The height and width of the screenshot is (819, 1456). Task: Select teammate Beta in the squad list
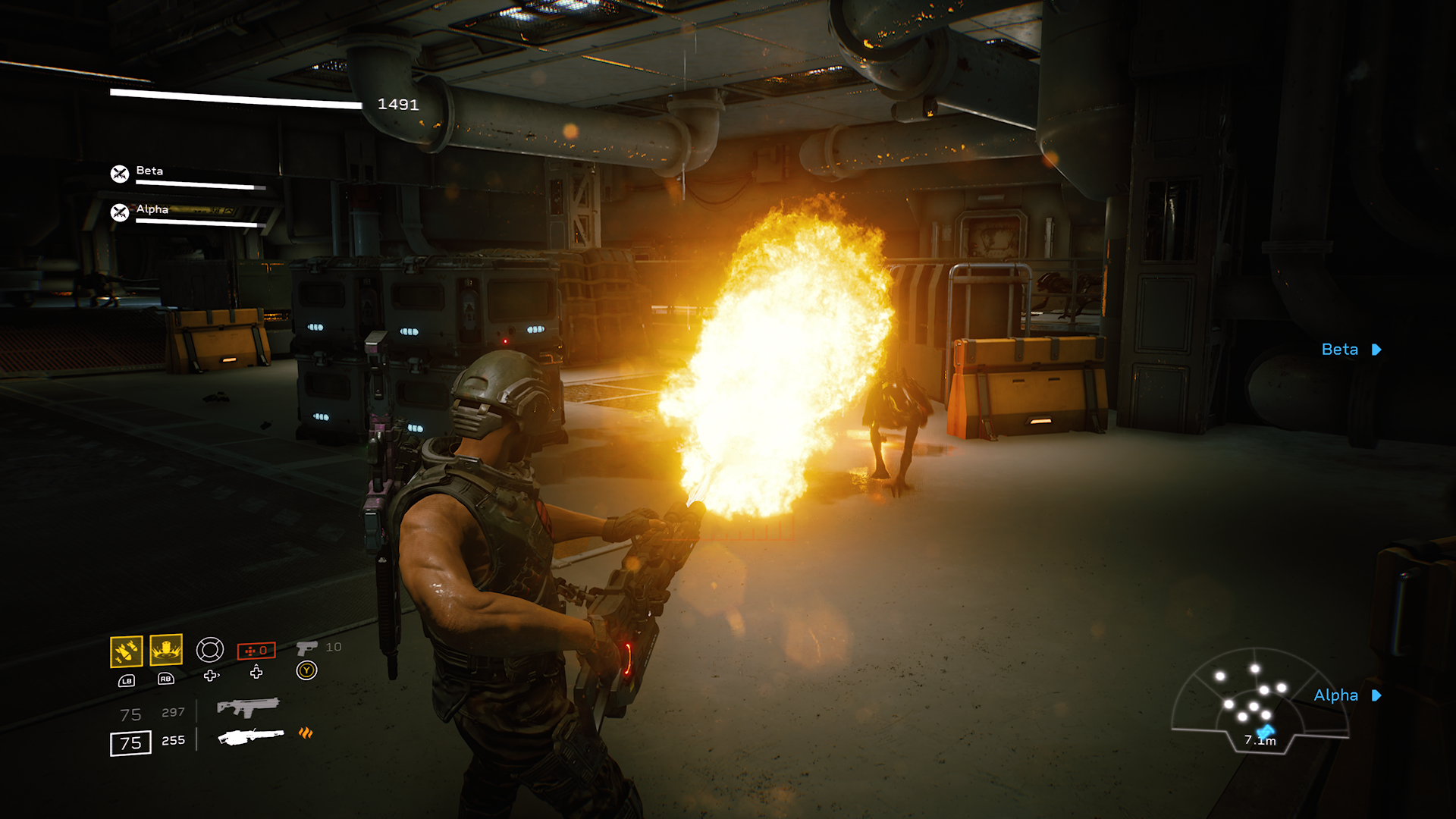click(149, 171)
